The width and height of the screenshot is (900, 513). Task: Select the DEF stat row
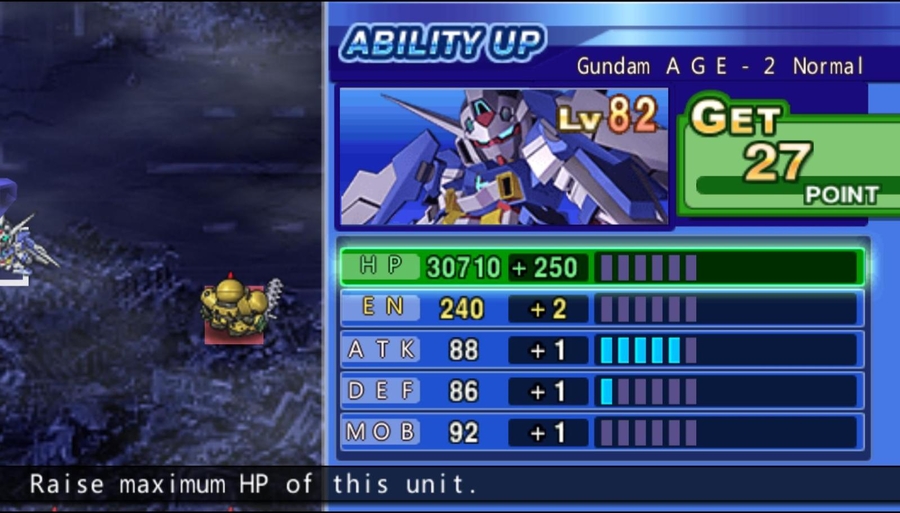coord(600,391)
